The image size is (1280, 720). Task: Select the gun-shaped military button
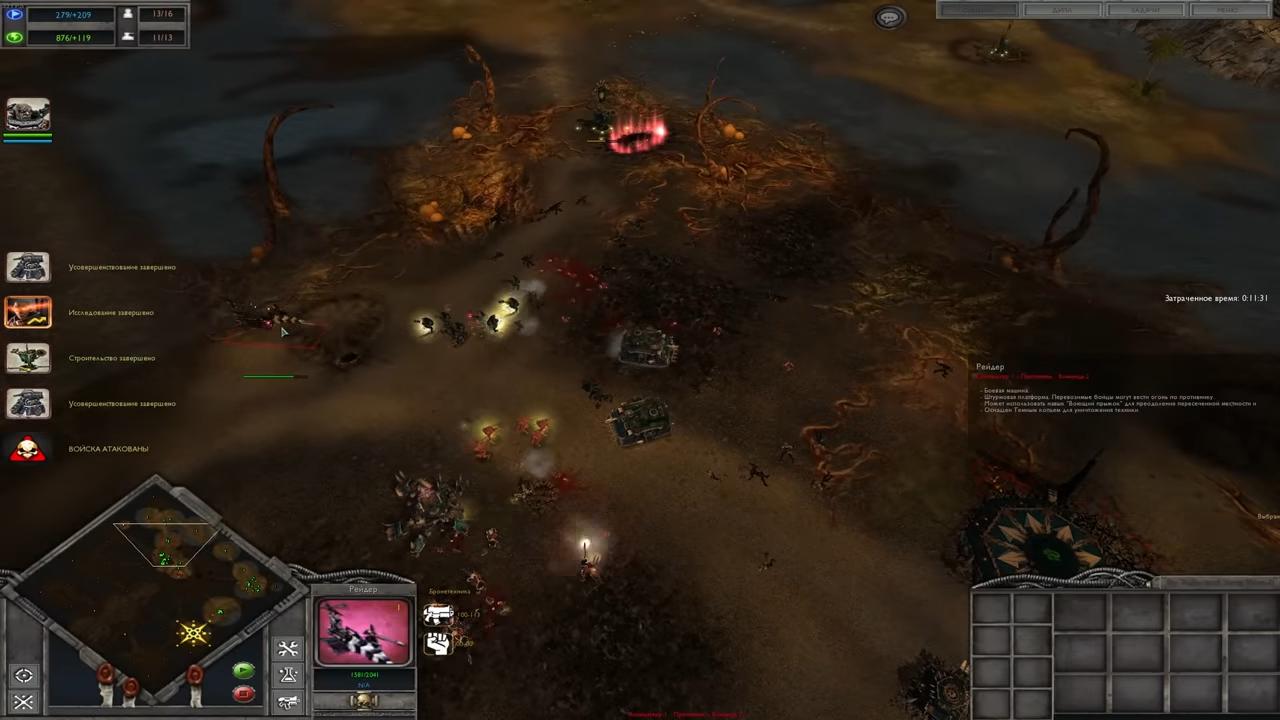pyautogui.click(x=288, y=702)
